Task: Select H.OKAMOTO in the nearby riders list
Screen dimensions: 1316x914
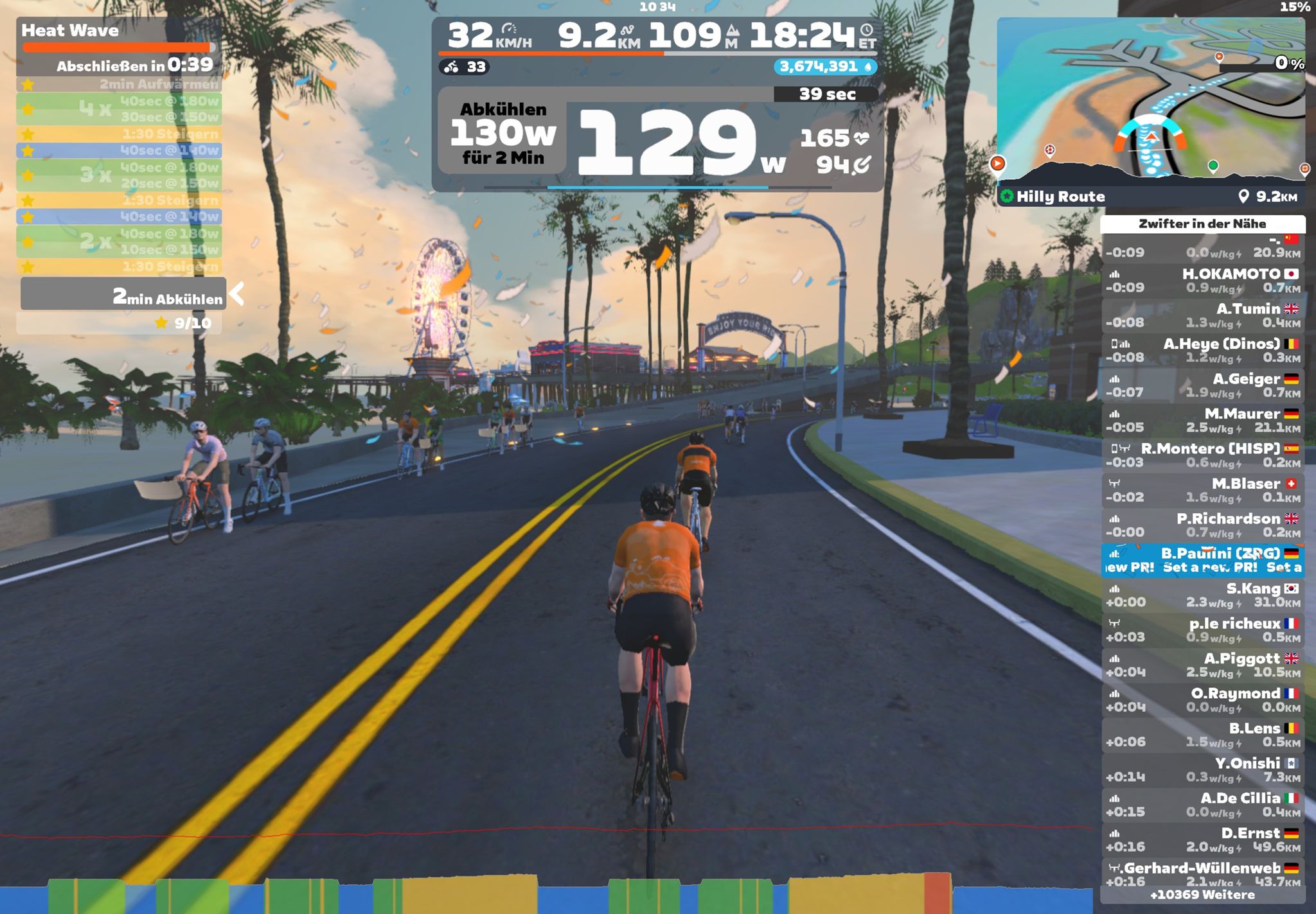Action: [x=1203, y=281]
